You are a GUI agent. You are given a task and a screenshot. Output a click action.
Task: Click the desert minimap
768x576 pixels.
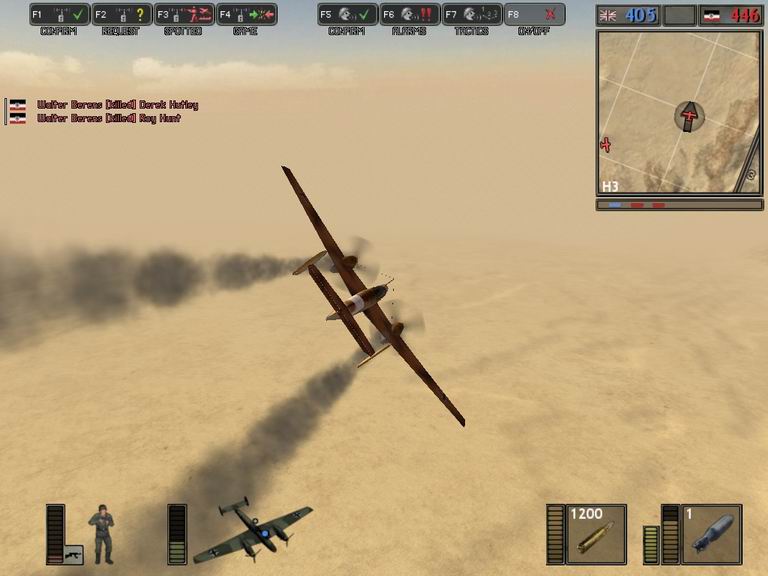point(678,112)
